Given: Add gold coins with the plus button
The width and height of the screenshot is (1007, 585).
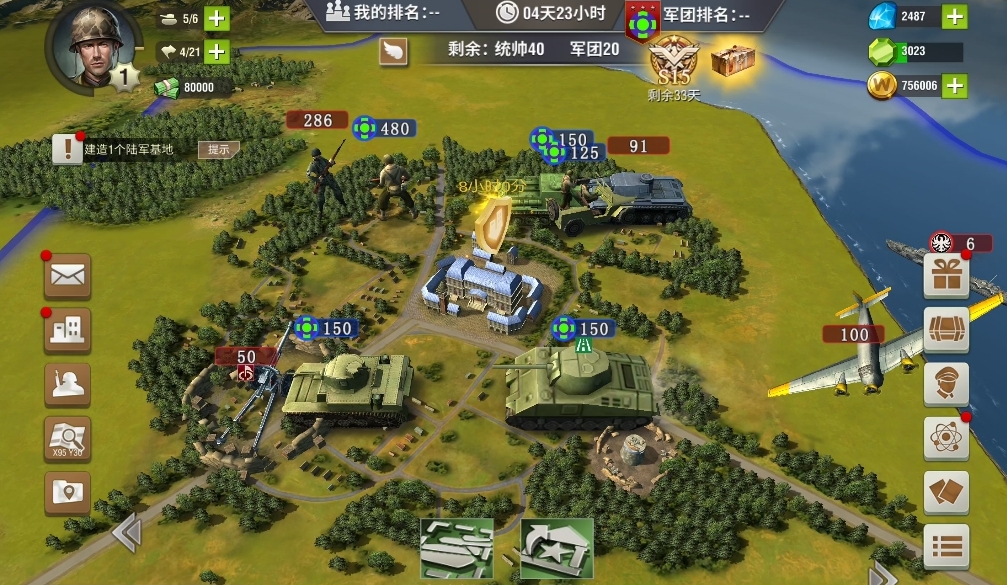Looking at the screenshot, I should [955, 86].
